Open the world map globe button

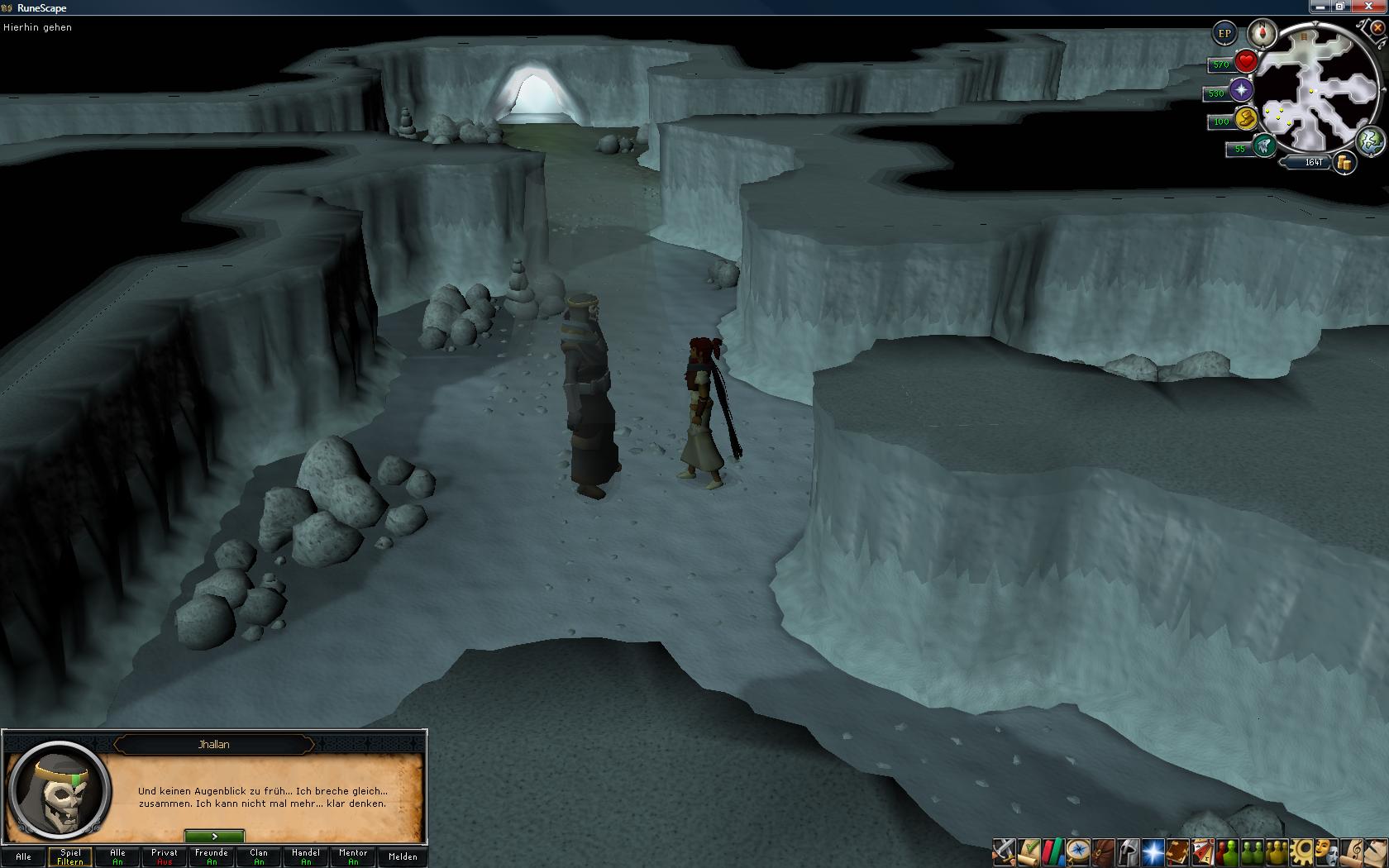tap(1370, 140)
